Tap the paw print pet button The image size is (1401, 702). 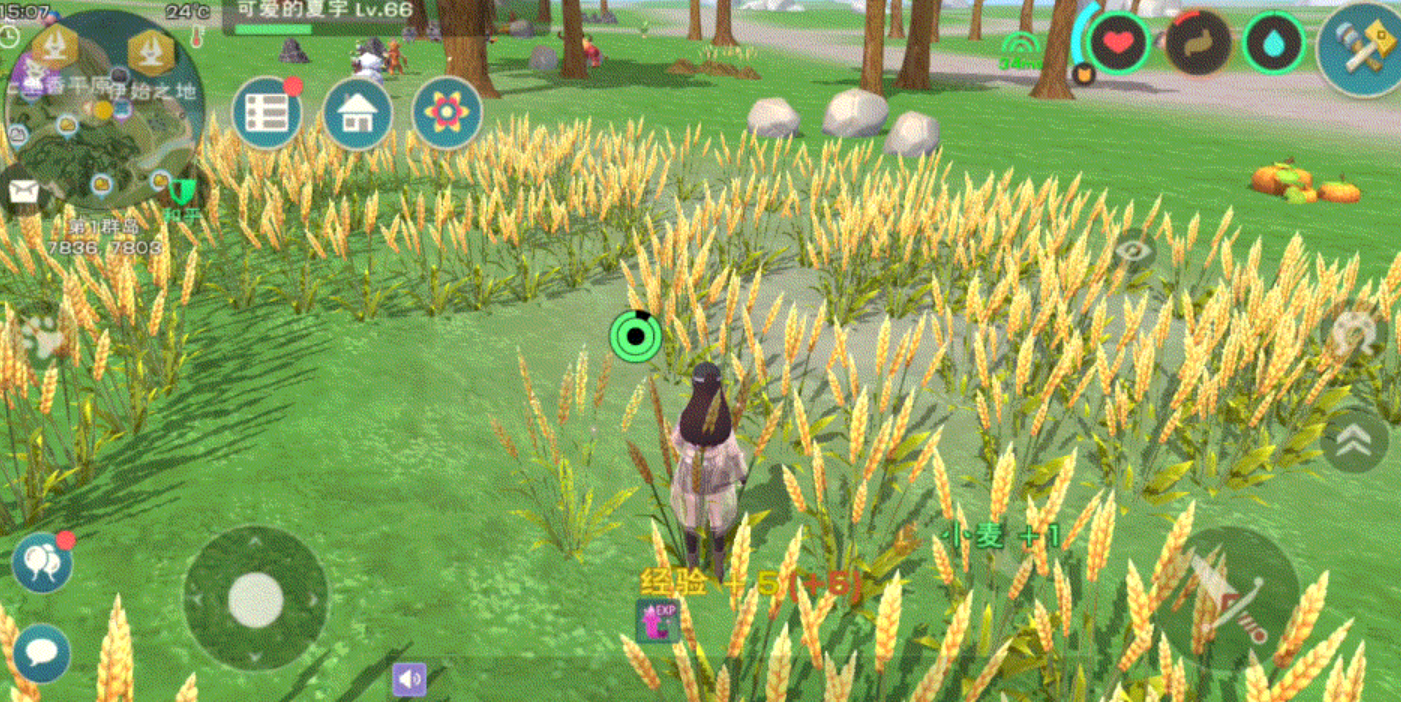(x=40, y=338)
